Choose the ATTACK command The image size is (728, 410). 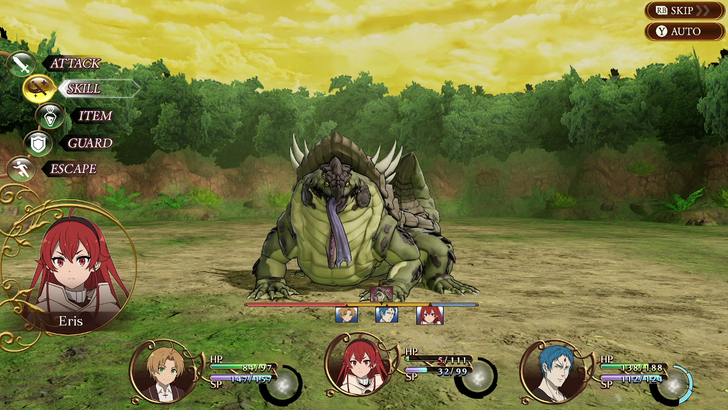(x=72, y=63)
